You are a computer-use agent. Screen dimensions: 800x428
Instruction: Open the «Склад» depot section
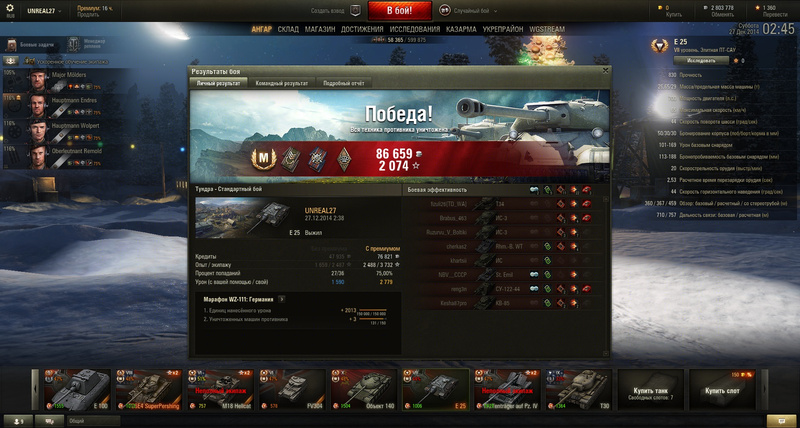point(288,30)
